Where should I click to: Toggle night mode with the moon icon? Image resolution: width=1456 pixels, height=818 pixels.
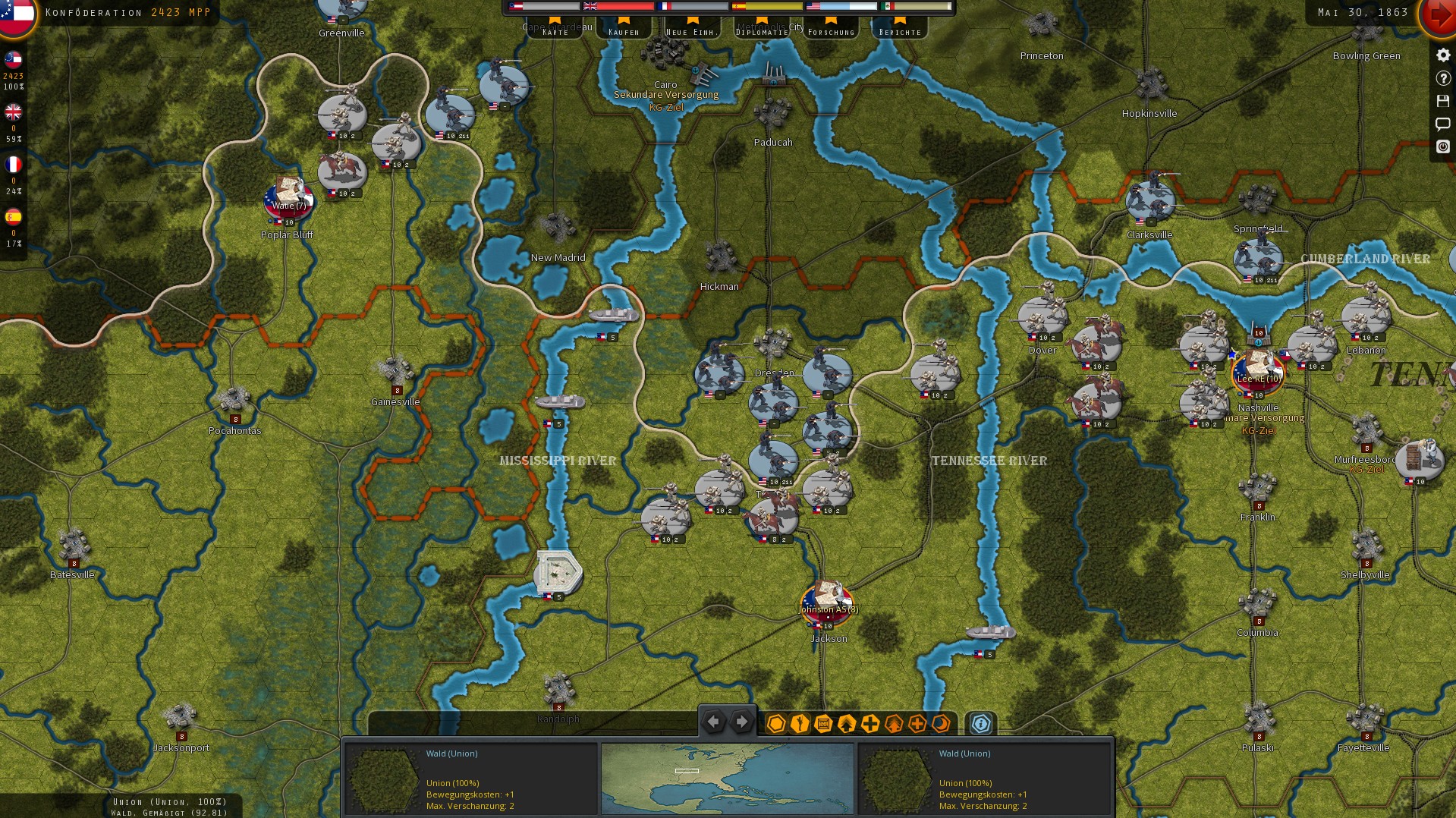(x=941, y=725)
